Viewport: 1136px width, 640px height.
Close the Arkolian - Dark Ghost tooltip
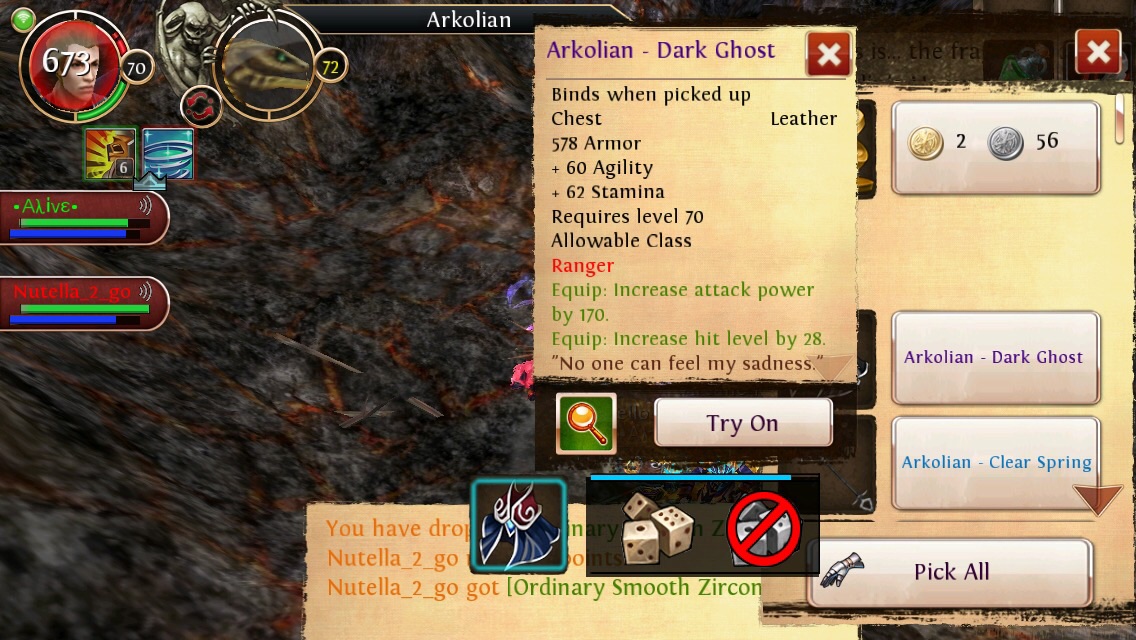point(828,54)
